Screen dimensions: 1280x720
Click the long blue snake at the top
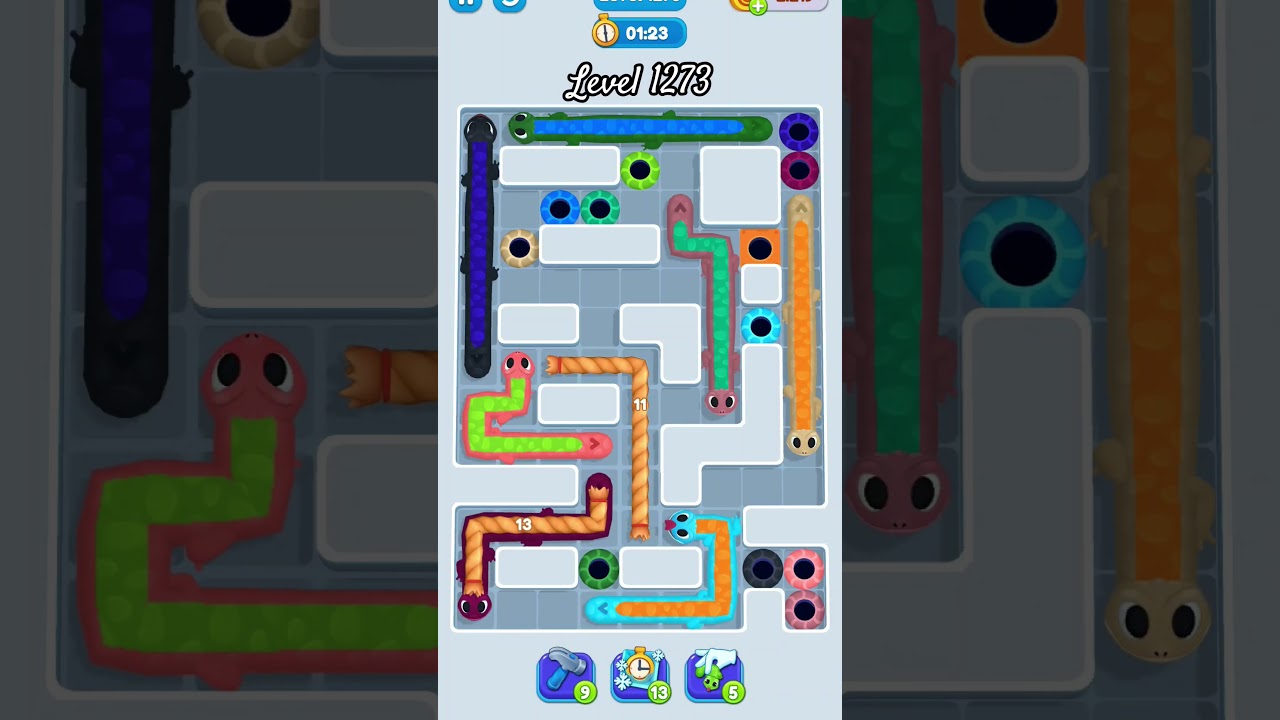point(640,128)
